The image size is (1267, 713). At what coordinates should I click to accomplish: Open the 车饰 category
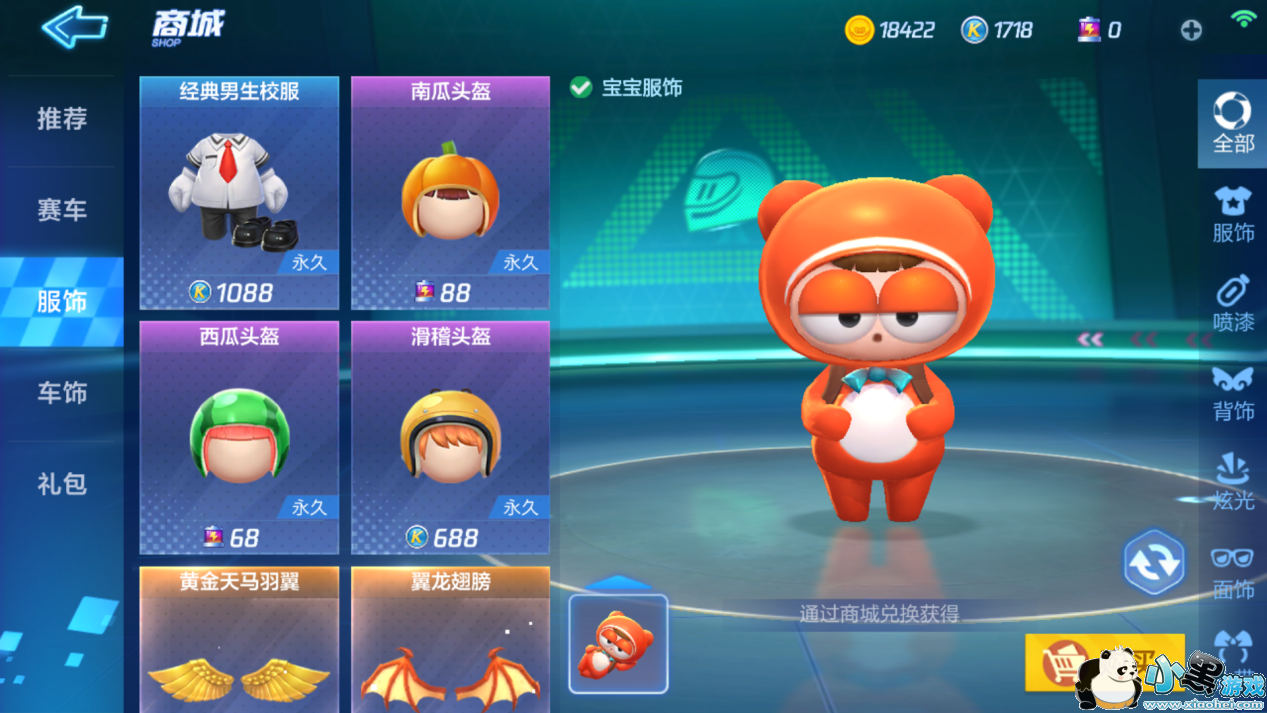click(x=62, y=393)
